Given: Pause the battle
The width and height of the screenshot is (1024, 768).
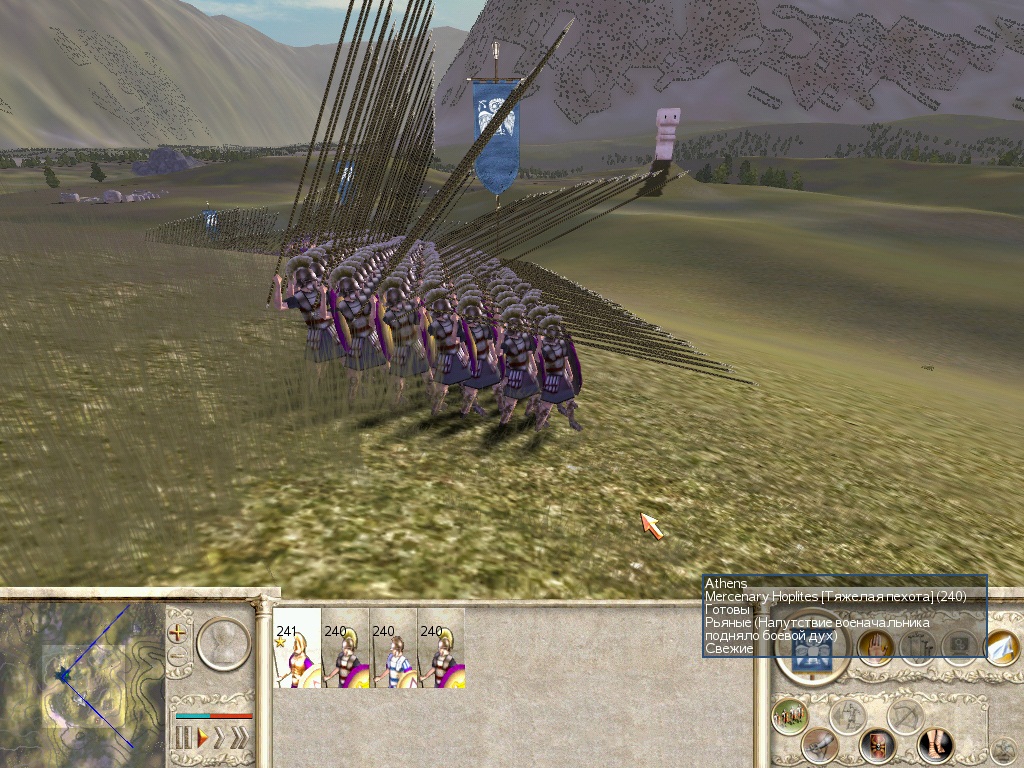Looking at the screenshot, I should coord(184,738).
